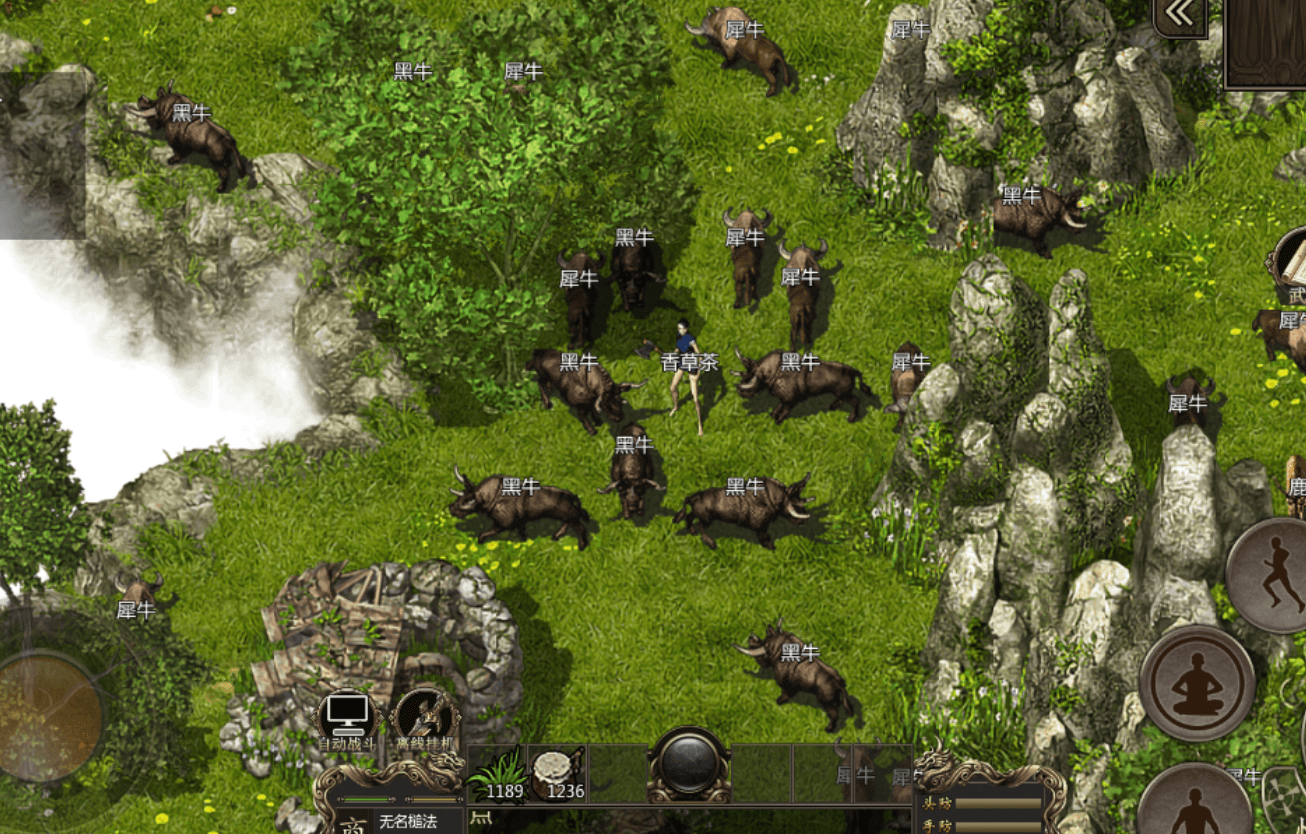
Task: Touch the virtual joystick pad
Action: (x=48, y=714)
